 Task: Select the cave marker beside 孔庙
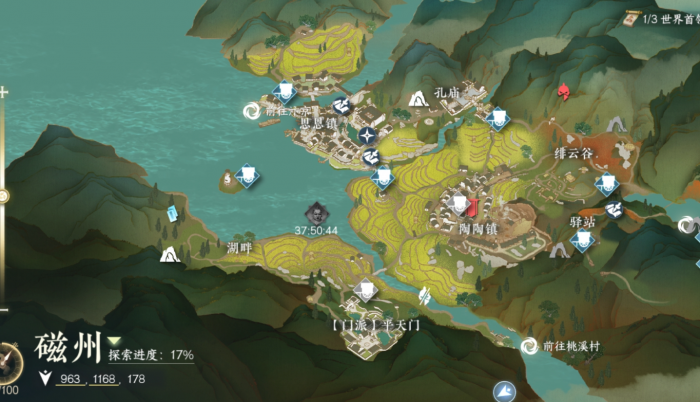click(418, 97)
